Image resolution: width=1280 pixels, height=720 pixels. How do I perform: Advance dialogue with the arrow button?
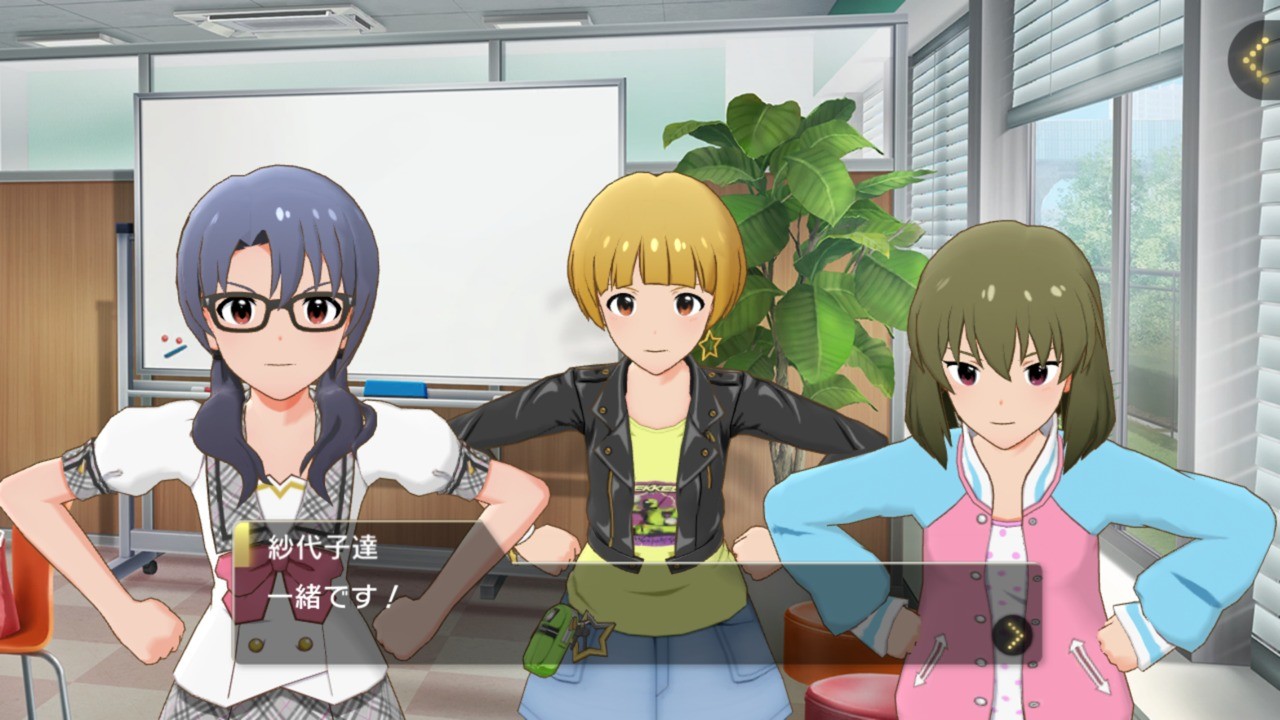click(1011, 633)
